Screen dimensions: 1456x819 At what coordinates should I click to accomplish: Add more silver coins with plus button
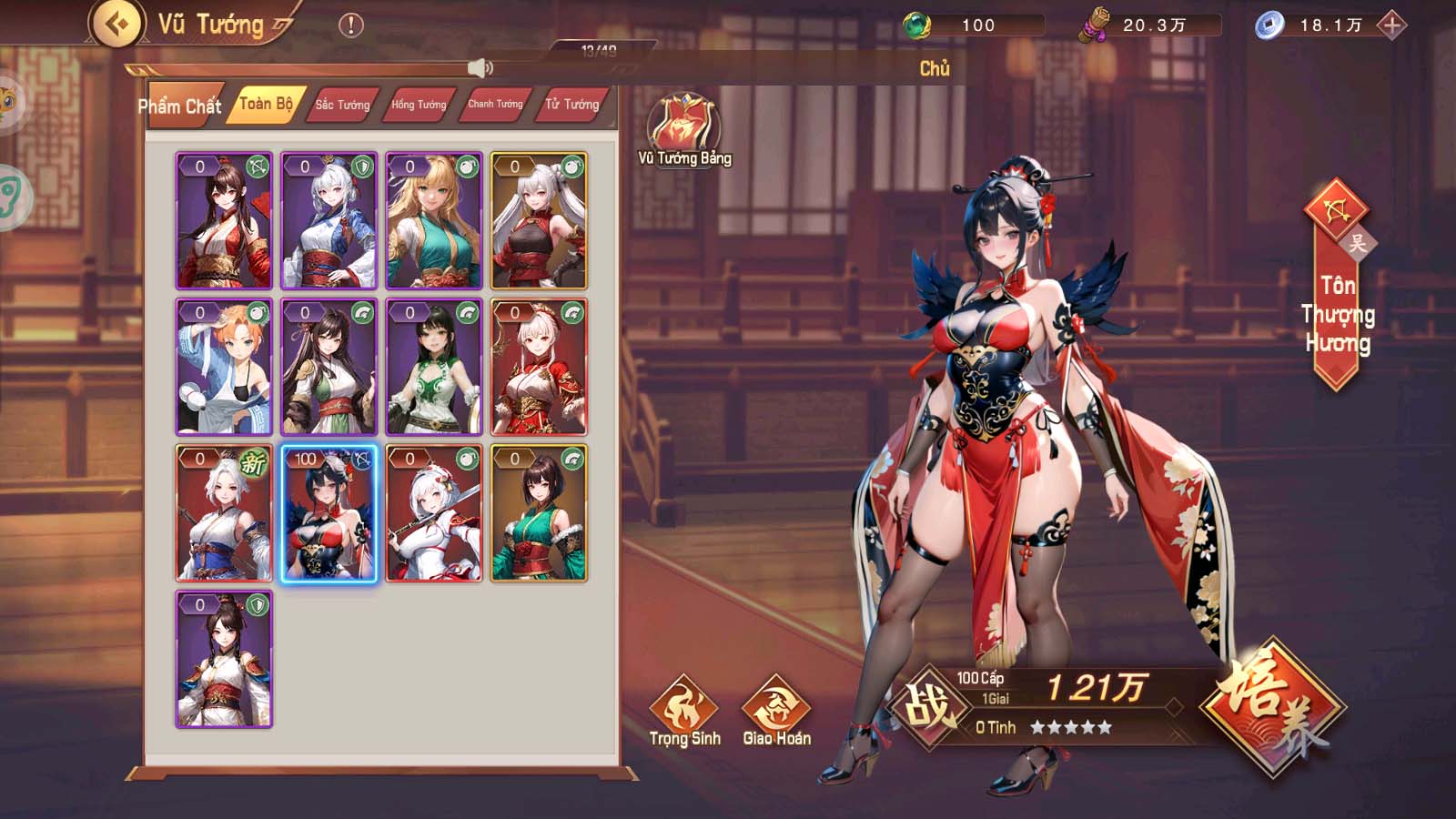1391,25
